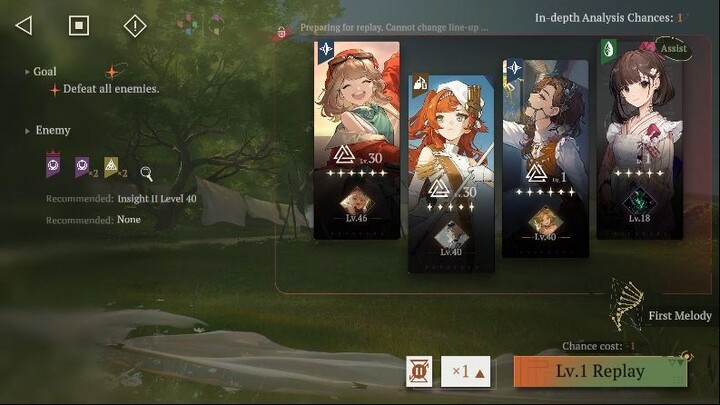The height and width of the screenshot is (405, 720).
Task: Expand the Goal section
Action: tap(44, 71)
